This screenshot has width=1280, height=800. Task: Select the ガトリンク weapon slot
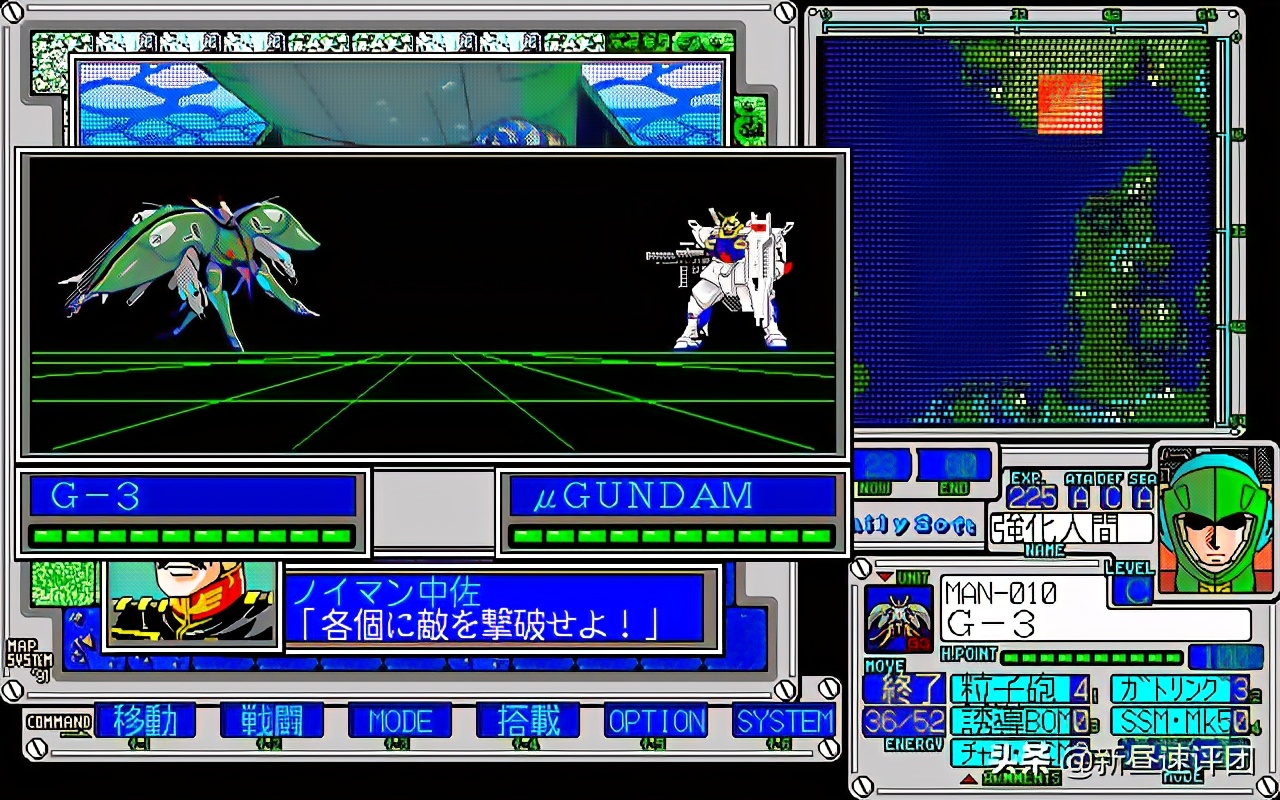[x=1180, y=690]
